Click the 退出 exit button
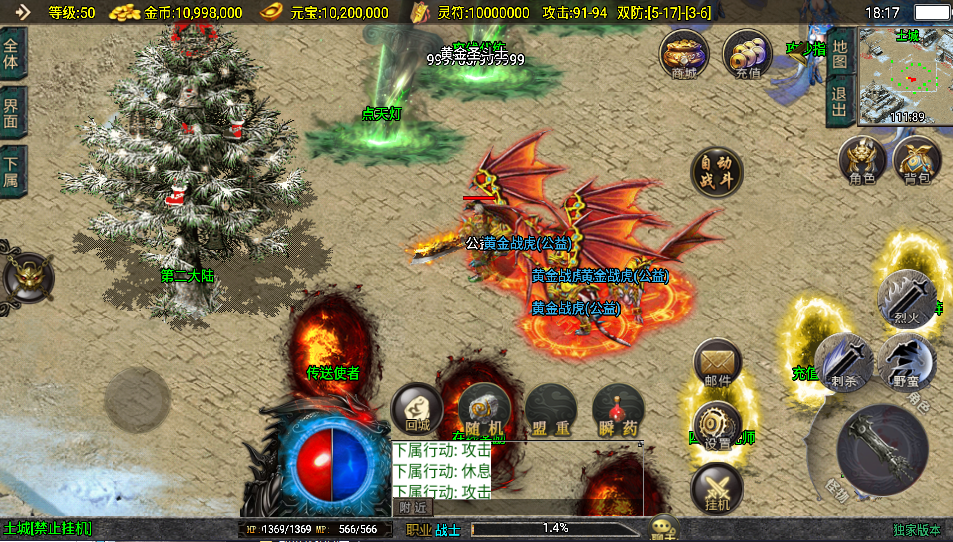 (840, 101)
